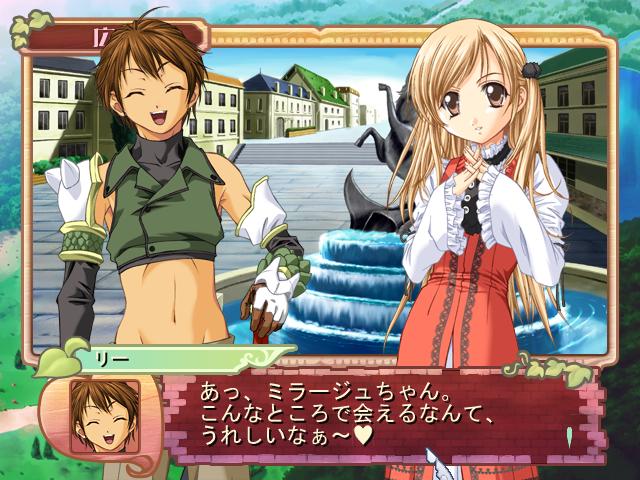Click the green advance-text indicator

(569, 436)
